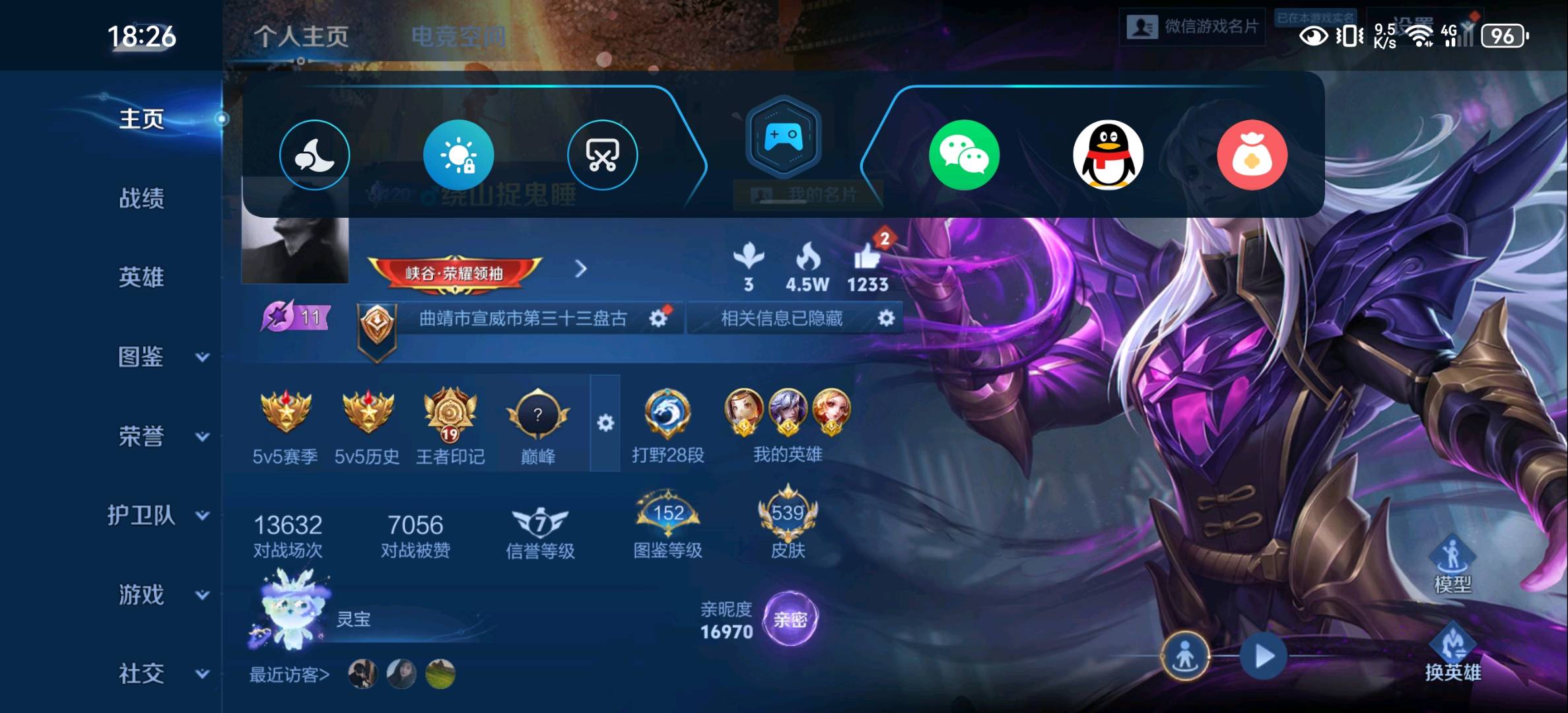Expand the 图鉴 sidebar entry
Screen dimensions: 1568x713
tap(158, 357)
